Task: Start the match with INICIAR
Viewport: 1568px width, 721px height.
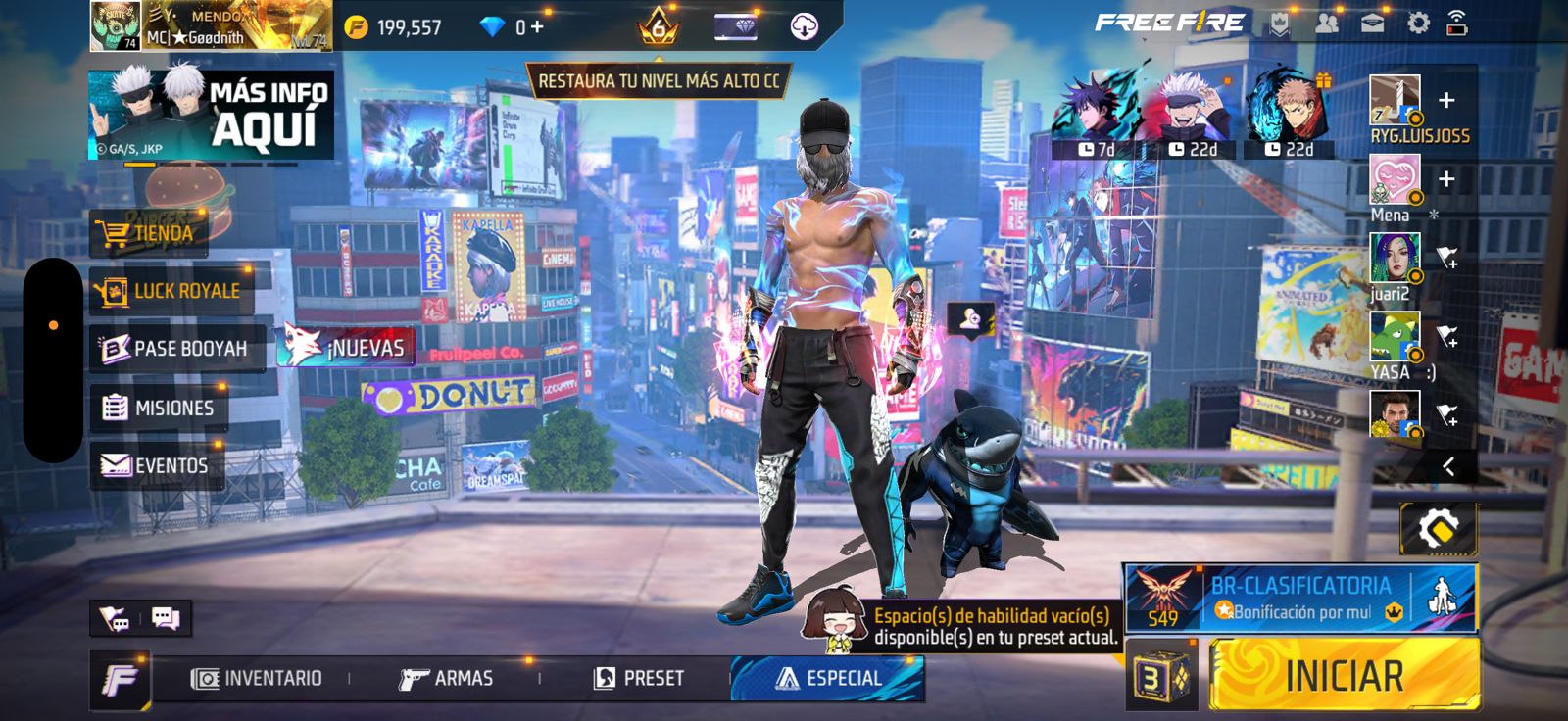Action: [x=1344, y=675]
